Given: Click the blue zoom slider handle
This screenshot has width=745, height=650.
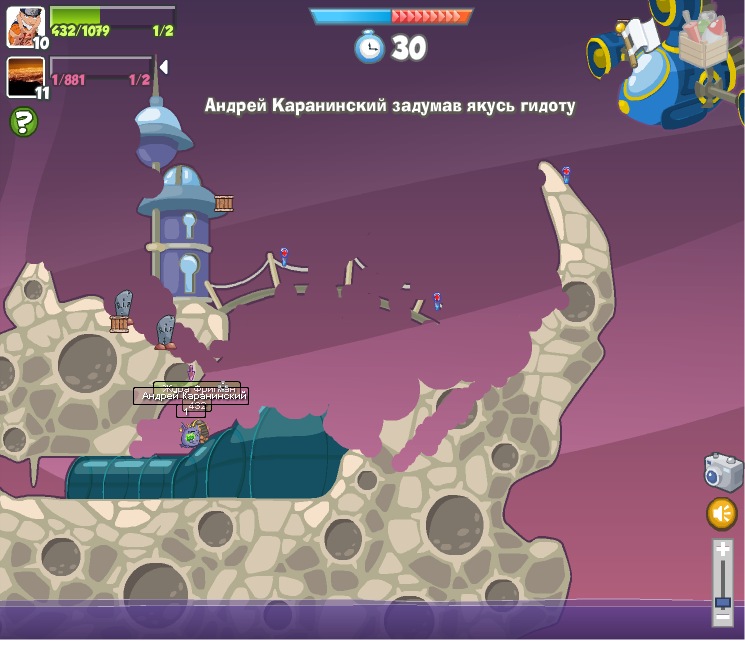Looking at the screenshot, I should coord(722,602).
